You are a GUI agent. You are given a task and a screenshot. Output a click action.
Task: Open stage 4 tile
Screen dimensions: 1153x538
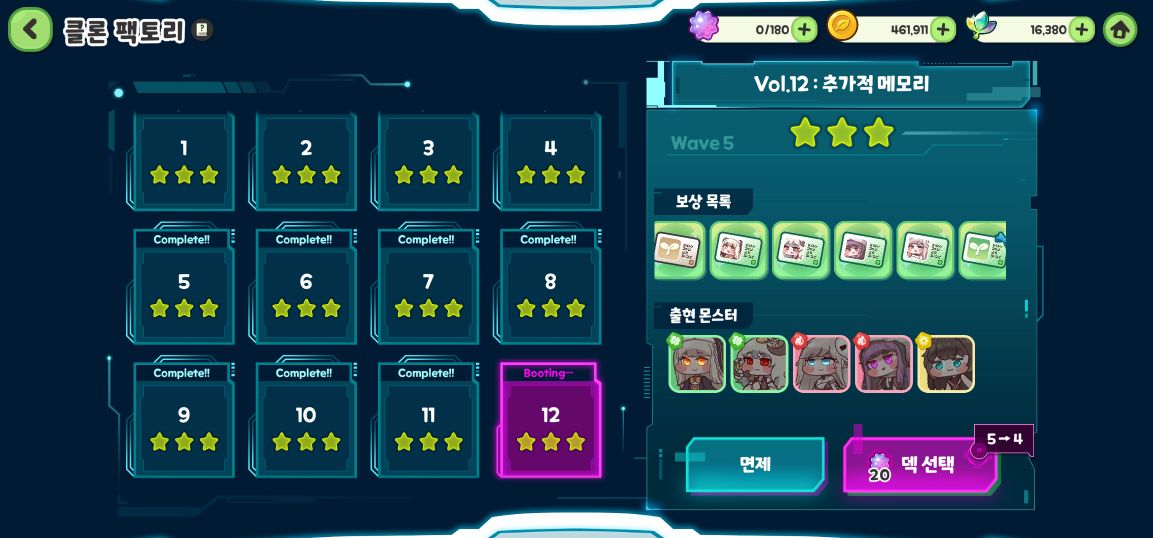550,160
